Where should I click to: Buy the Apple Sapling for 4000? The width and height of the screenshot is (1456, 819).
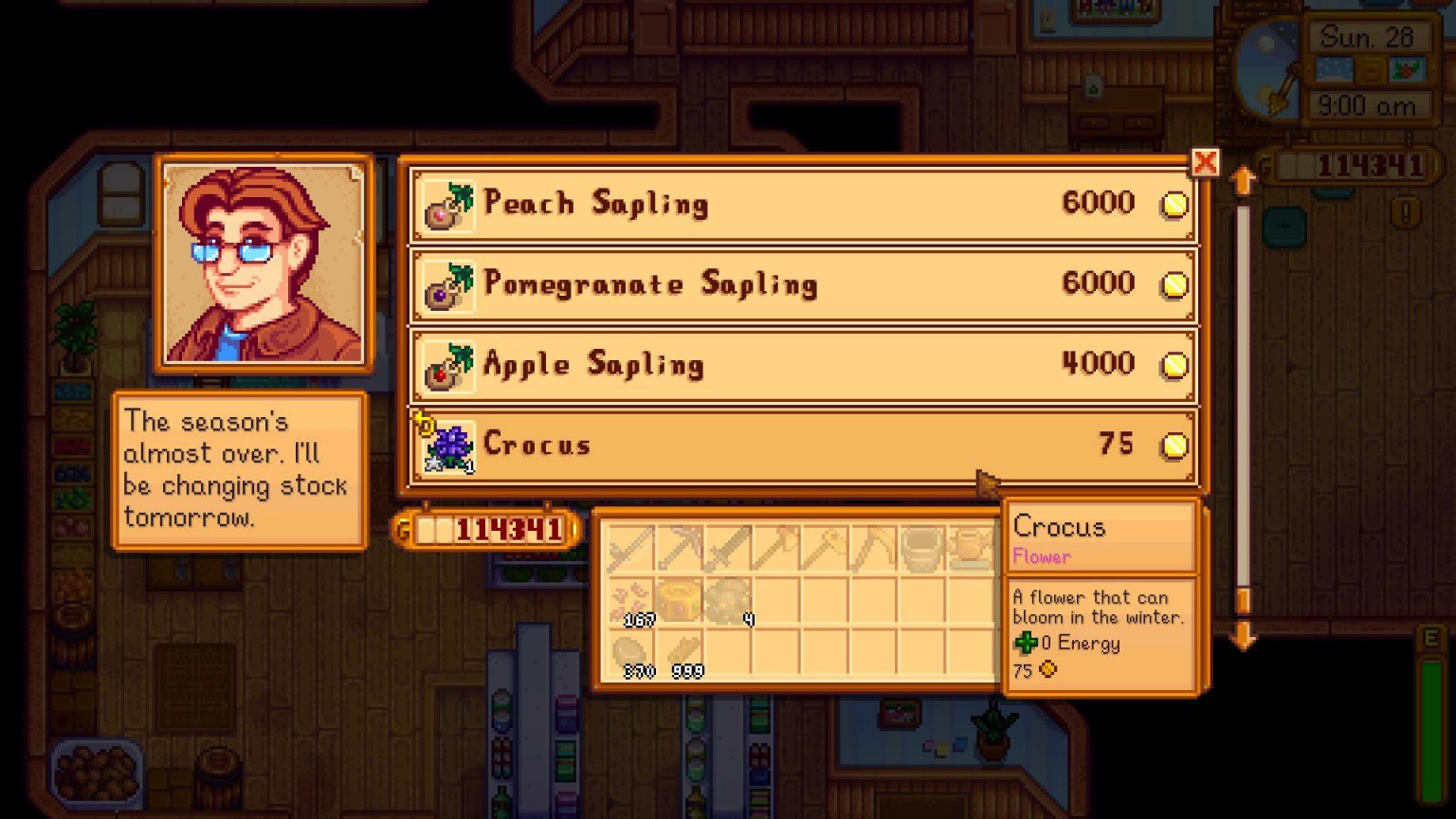(x=806, y=363)
